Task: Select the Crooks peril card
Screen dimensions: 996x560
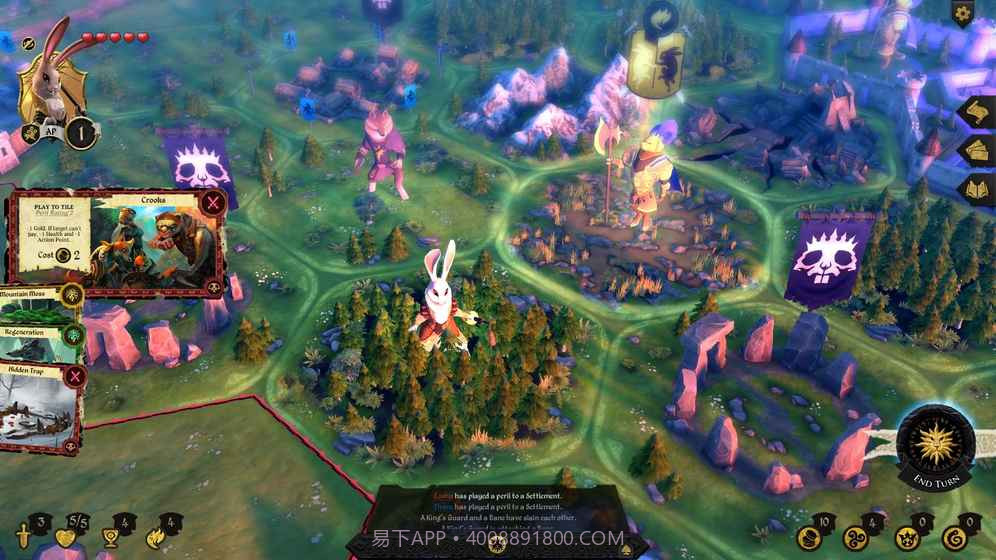Action: pos(115,243)
